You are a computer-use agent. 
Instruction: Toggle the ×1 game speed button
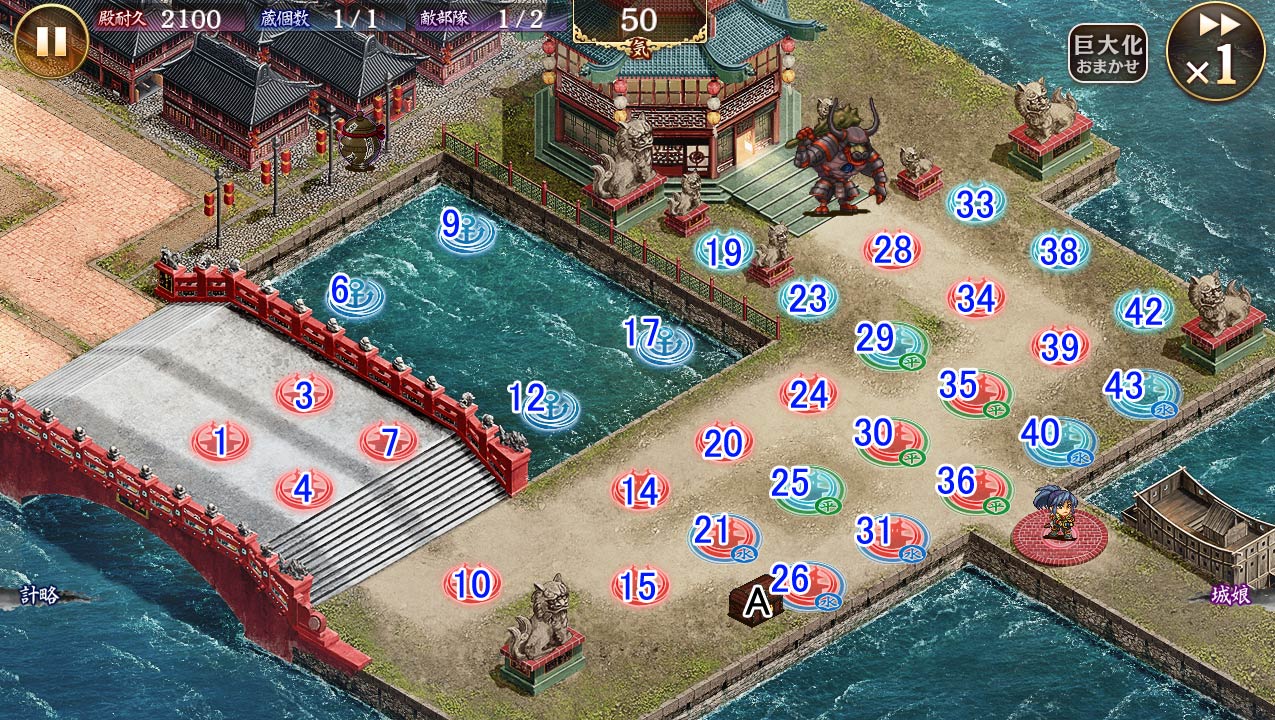click(1216, 51)
